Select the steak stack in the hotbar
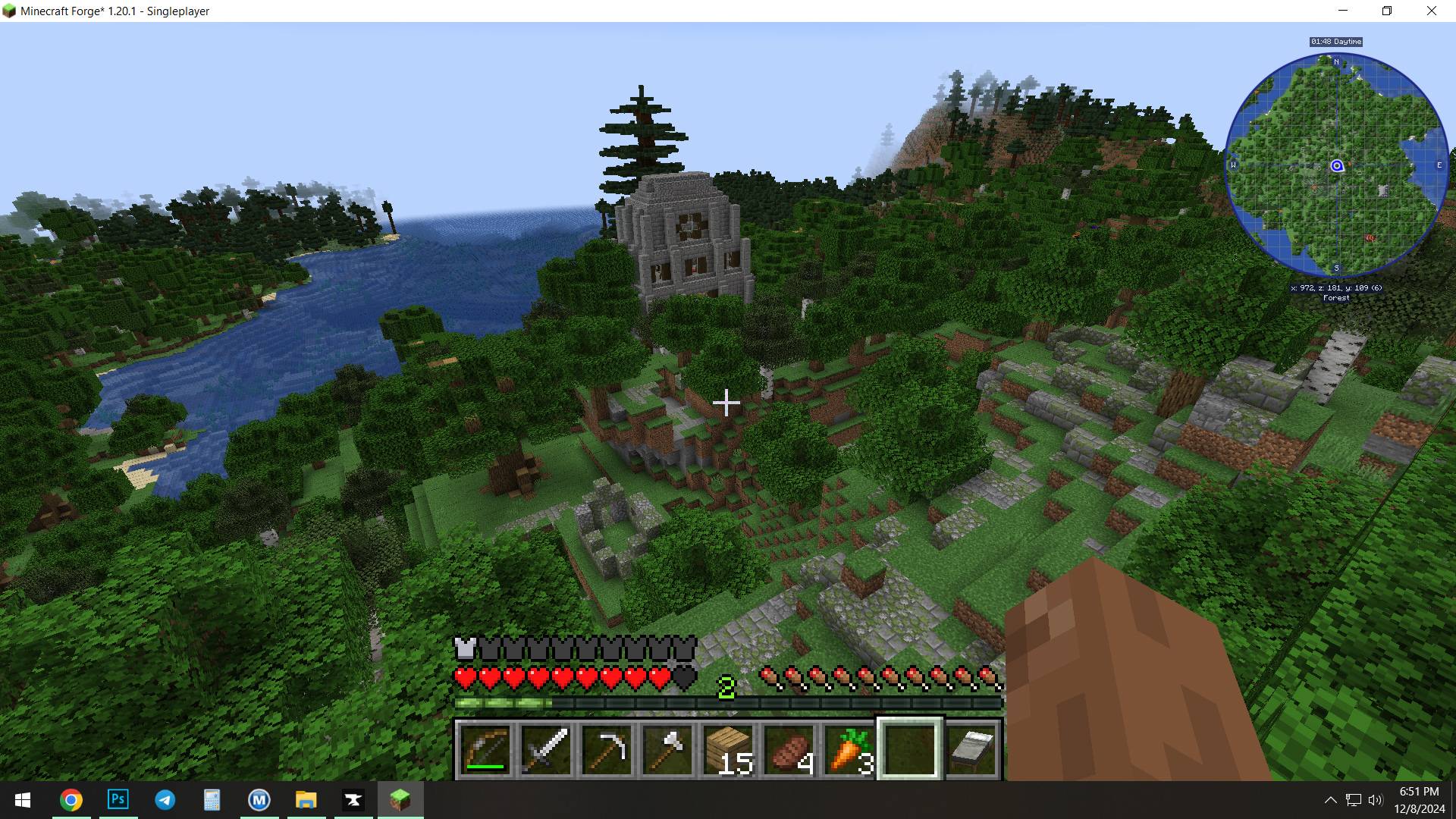Viewport: 1456px width, 819px height. 789,750
